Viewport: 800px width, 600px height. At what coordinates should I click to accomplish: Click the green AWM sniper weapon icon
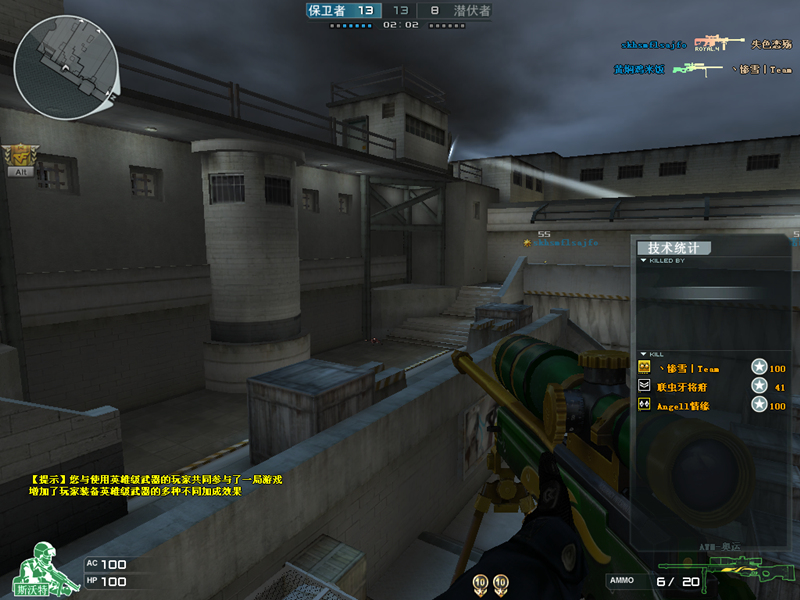739,576
